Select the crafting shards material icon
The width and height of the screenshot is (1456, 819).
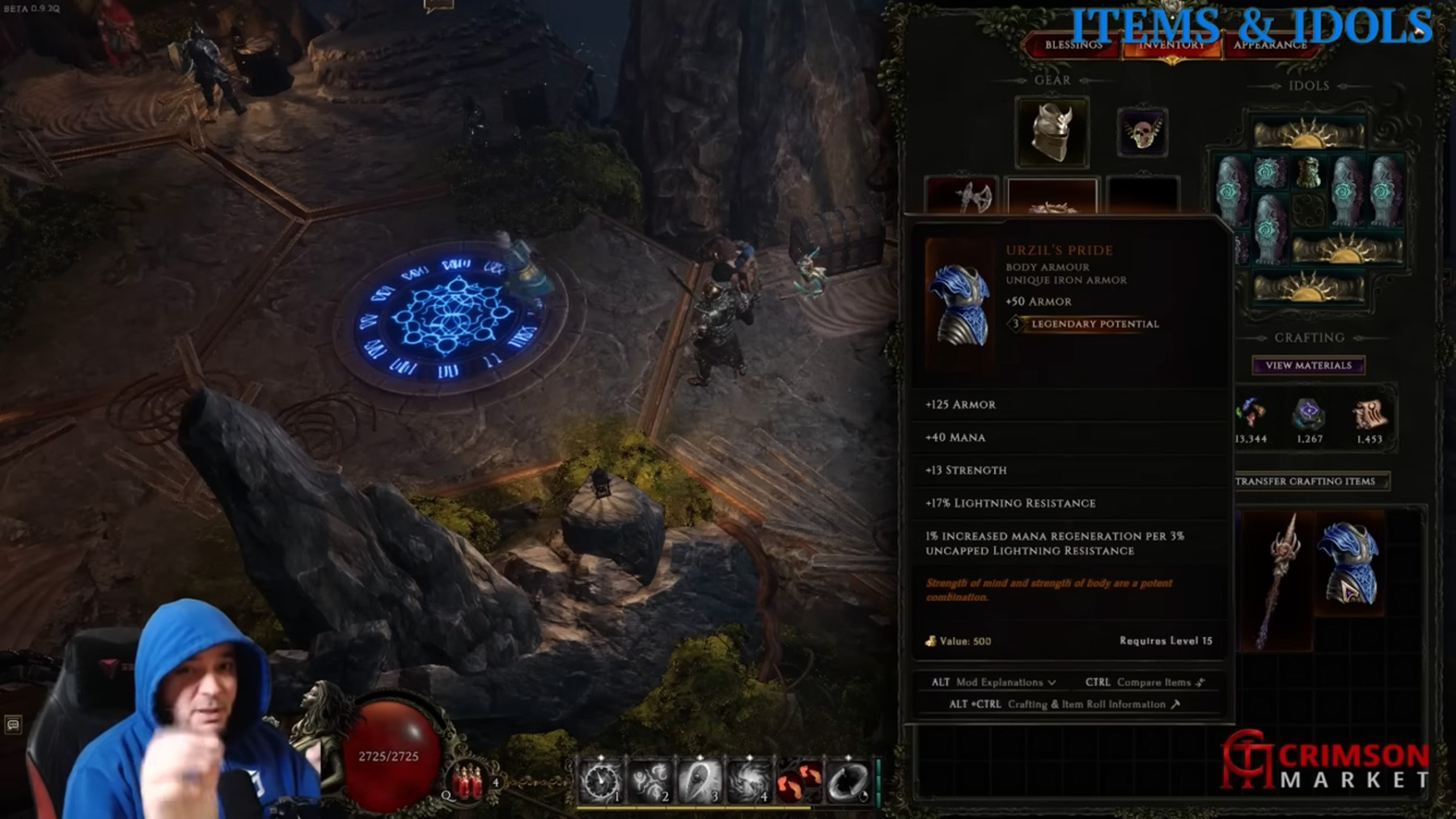(1251, 413)
